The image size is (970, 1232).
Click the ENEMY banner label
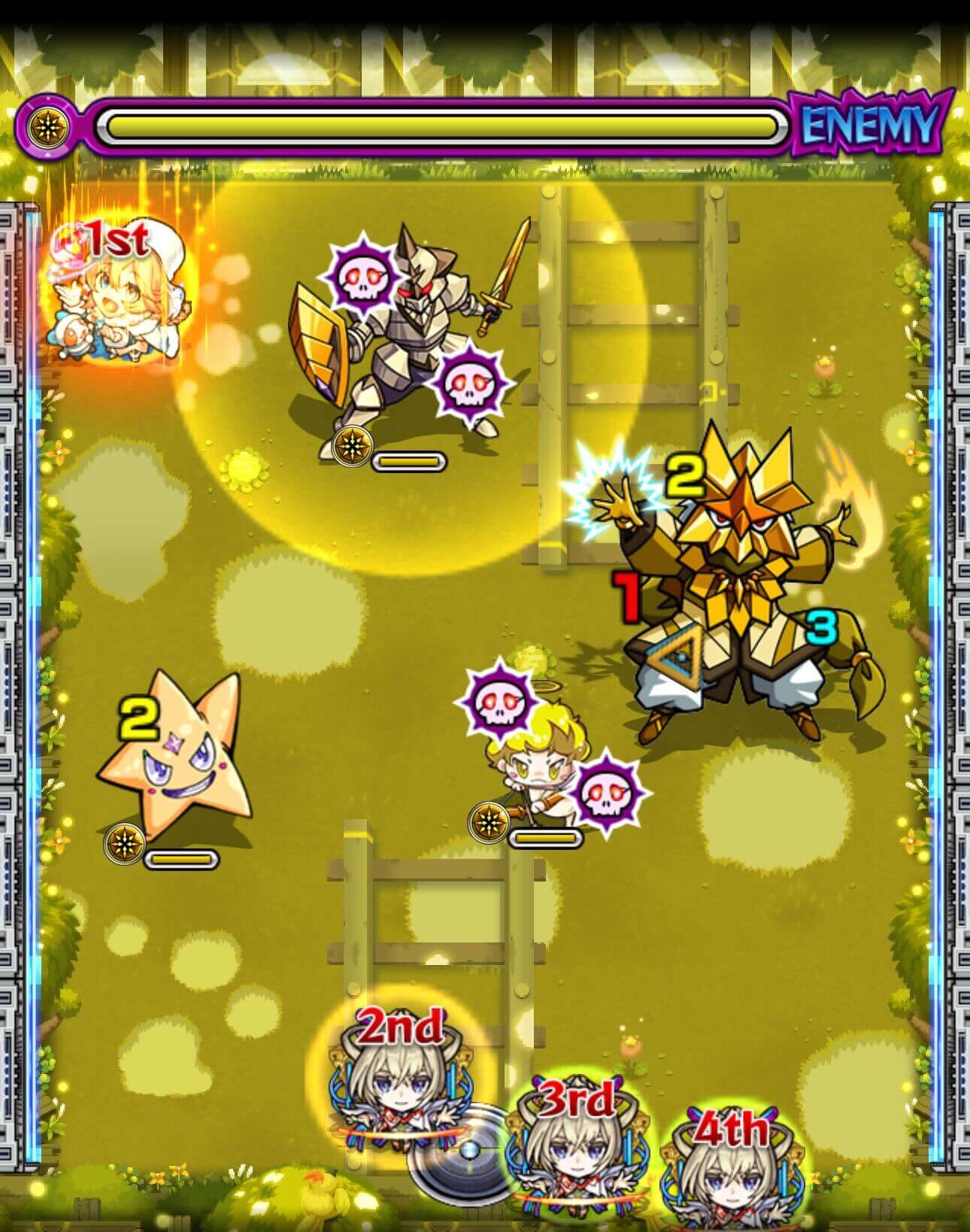(x=870, y=127)
